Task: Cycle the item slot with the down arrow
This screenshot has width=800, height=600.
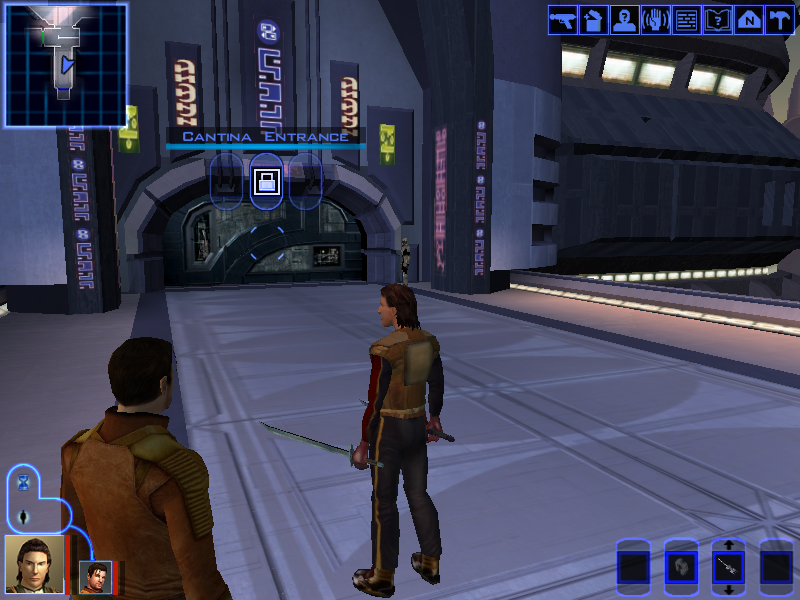Action: pyautogui.click(x=728, y=590)
